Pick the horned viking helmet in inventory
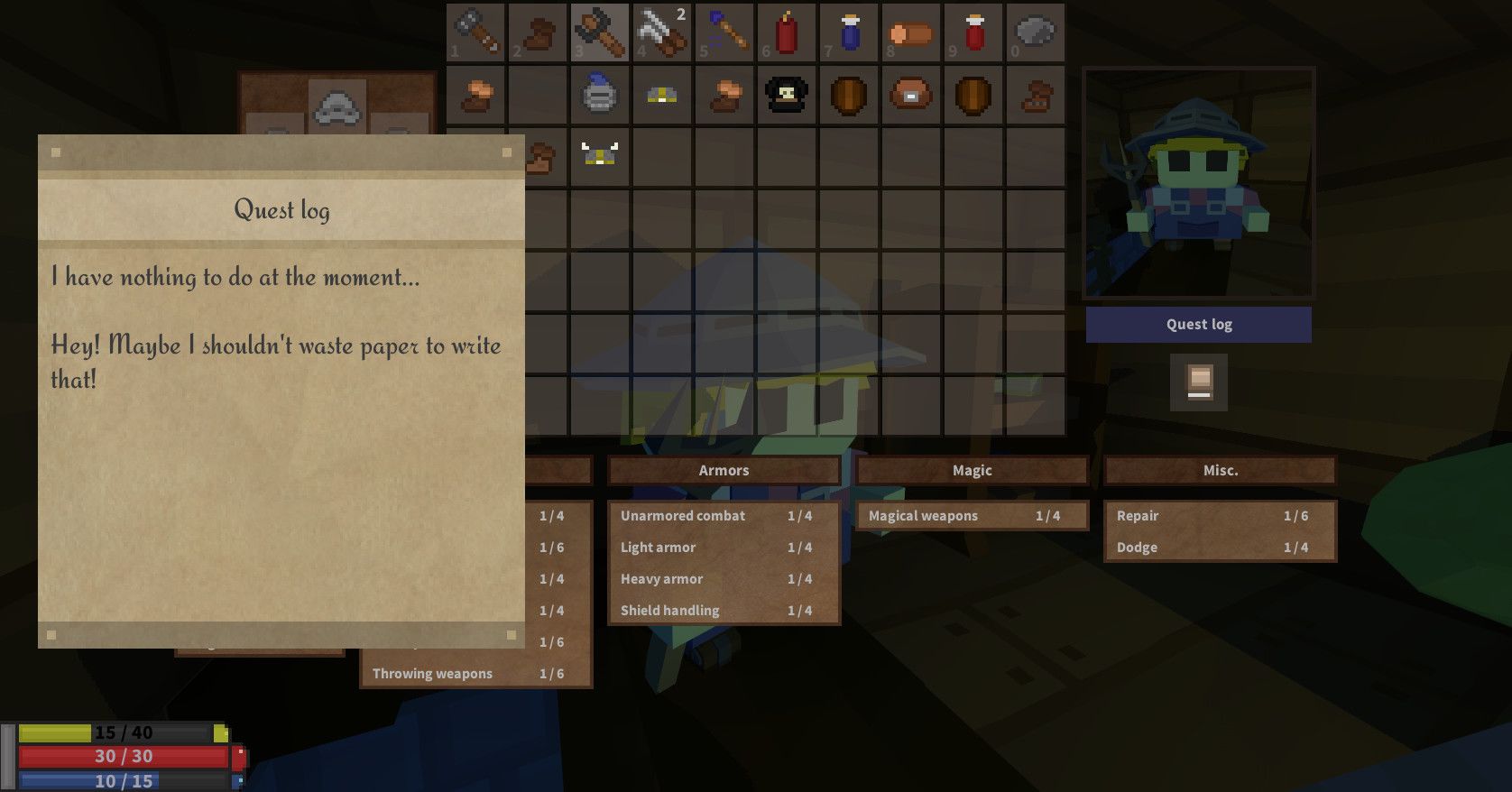The height and width of the screenshot is (792, 1512). click(600, 155)
